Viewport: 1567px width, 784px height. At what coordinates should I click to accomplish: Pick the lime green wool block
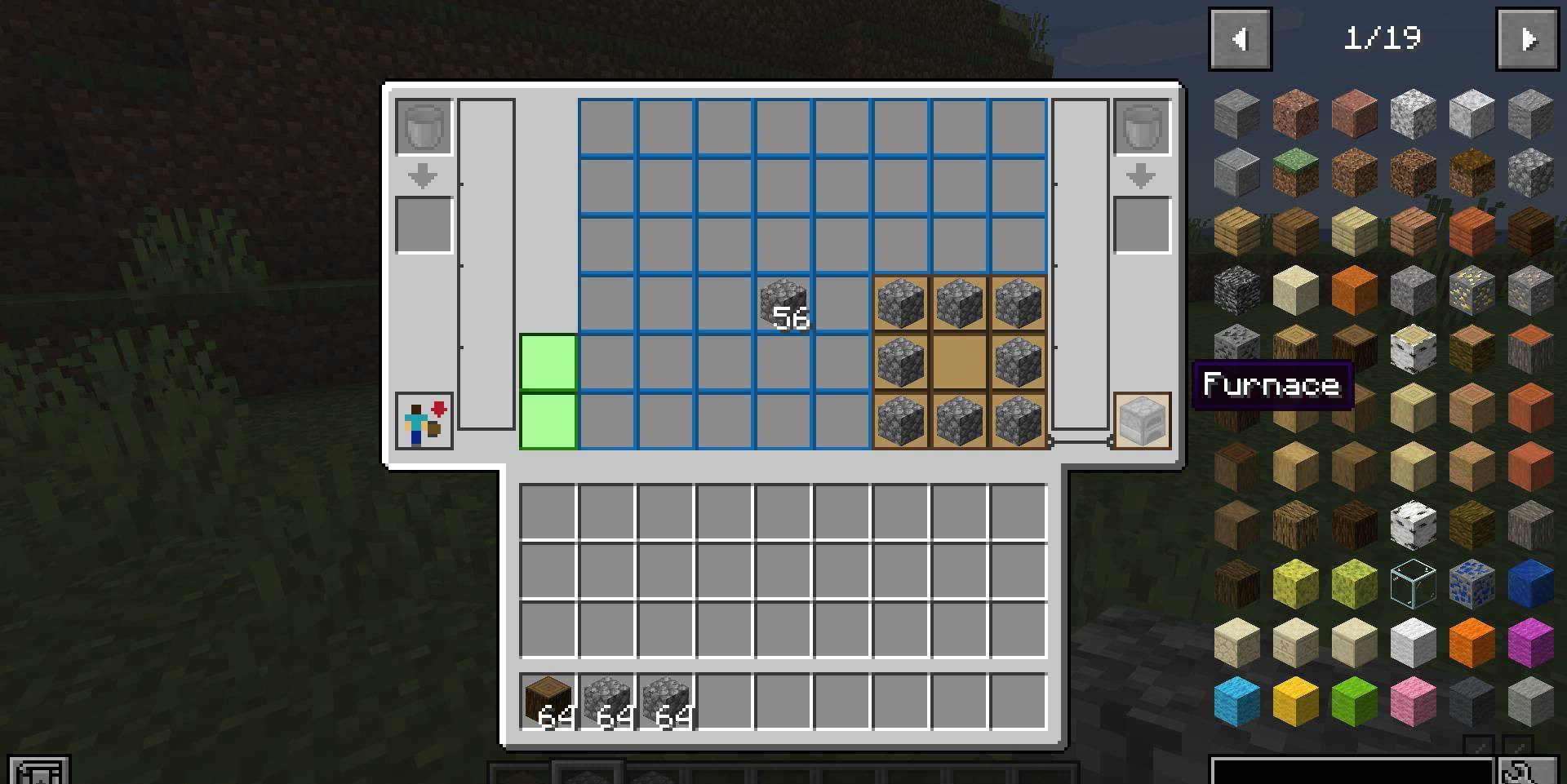1354,702
